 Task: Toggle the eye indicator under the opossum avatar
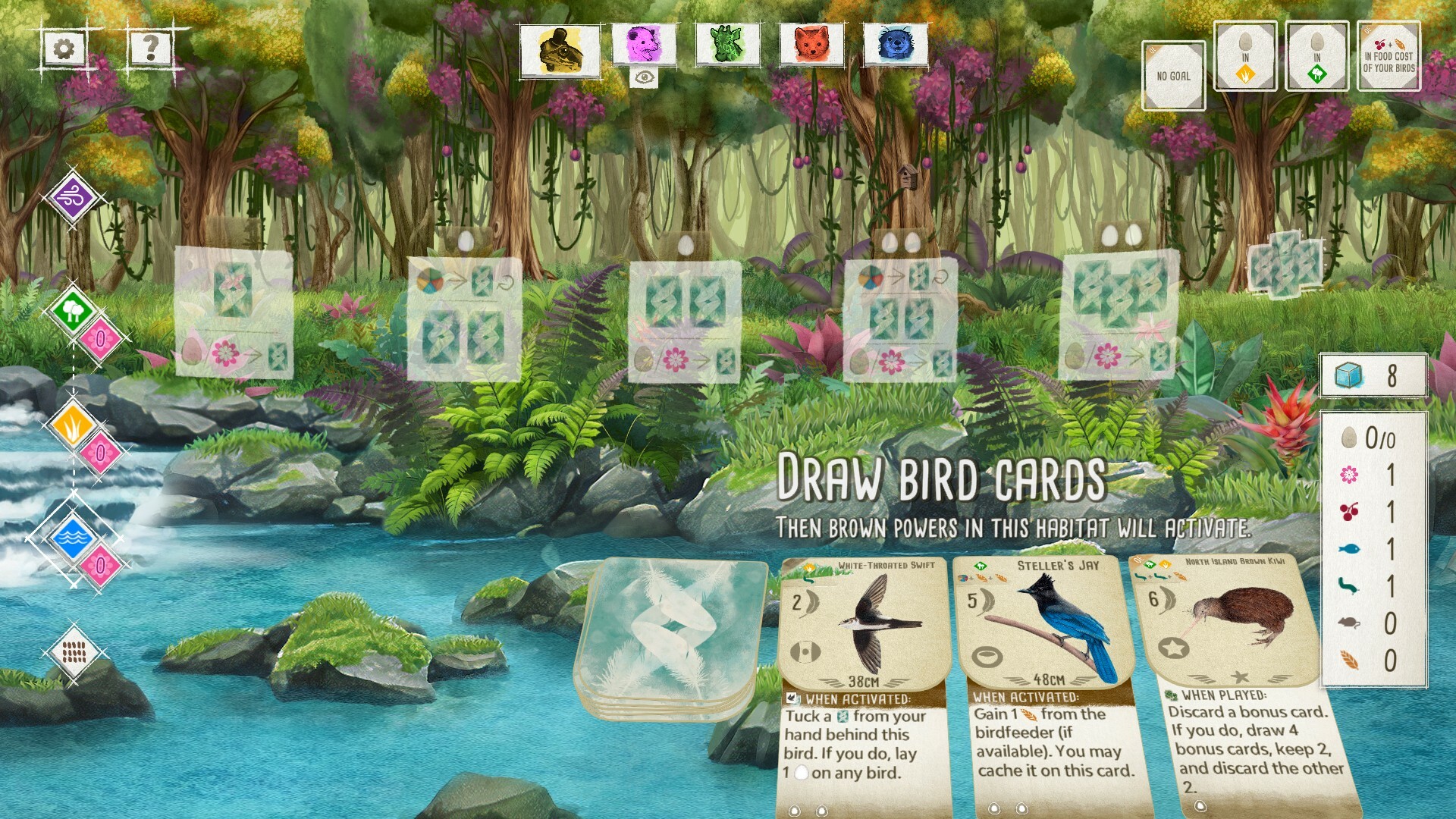pos(643,79)
